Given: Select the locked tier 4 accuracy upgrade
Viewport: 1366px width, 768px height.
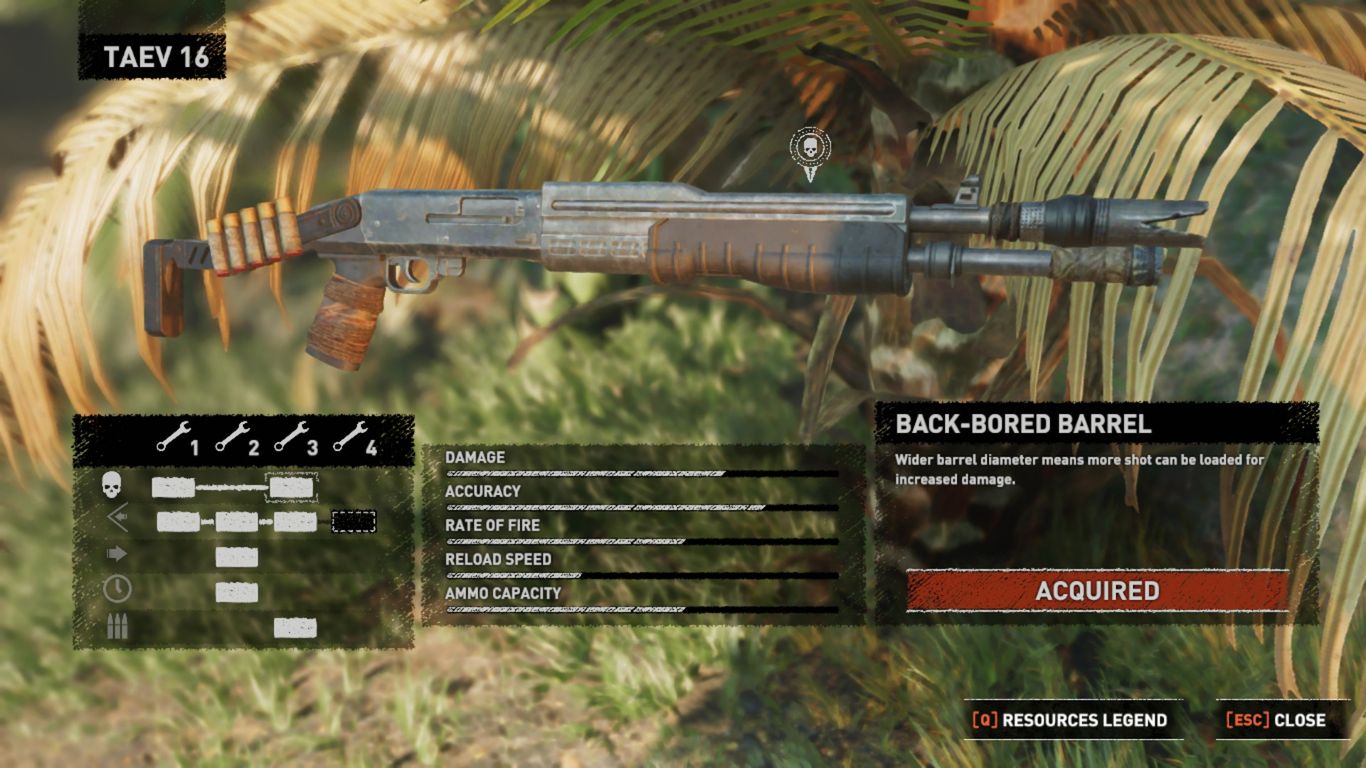Looking at the screenshot, I should click(353, 522).
